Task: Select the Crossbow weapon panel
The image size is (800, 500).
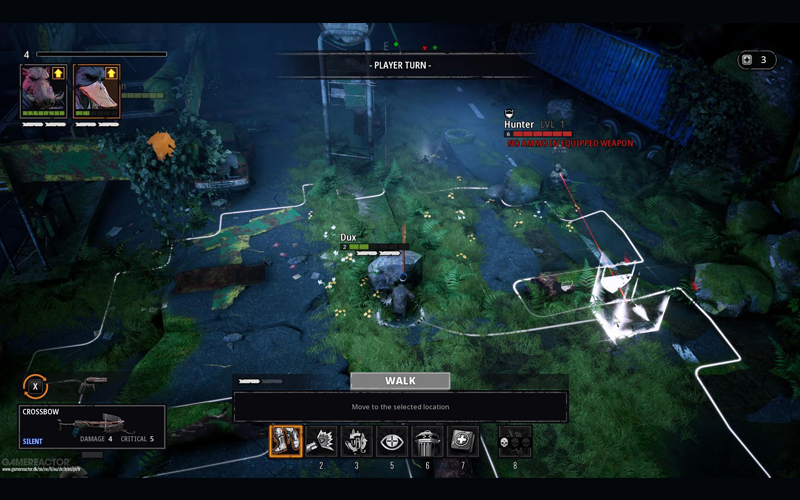Action: 91,426
